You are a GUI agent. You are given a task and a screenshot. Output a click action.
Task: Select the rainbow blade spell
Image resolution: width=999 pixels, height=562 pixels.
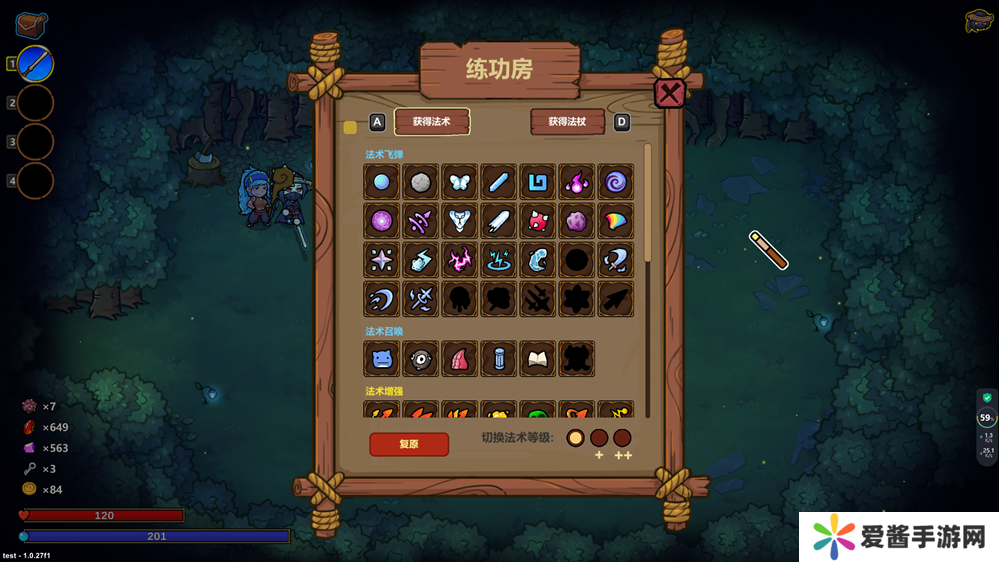[615, 220]
